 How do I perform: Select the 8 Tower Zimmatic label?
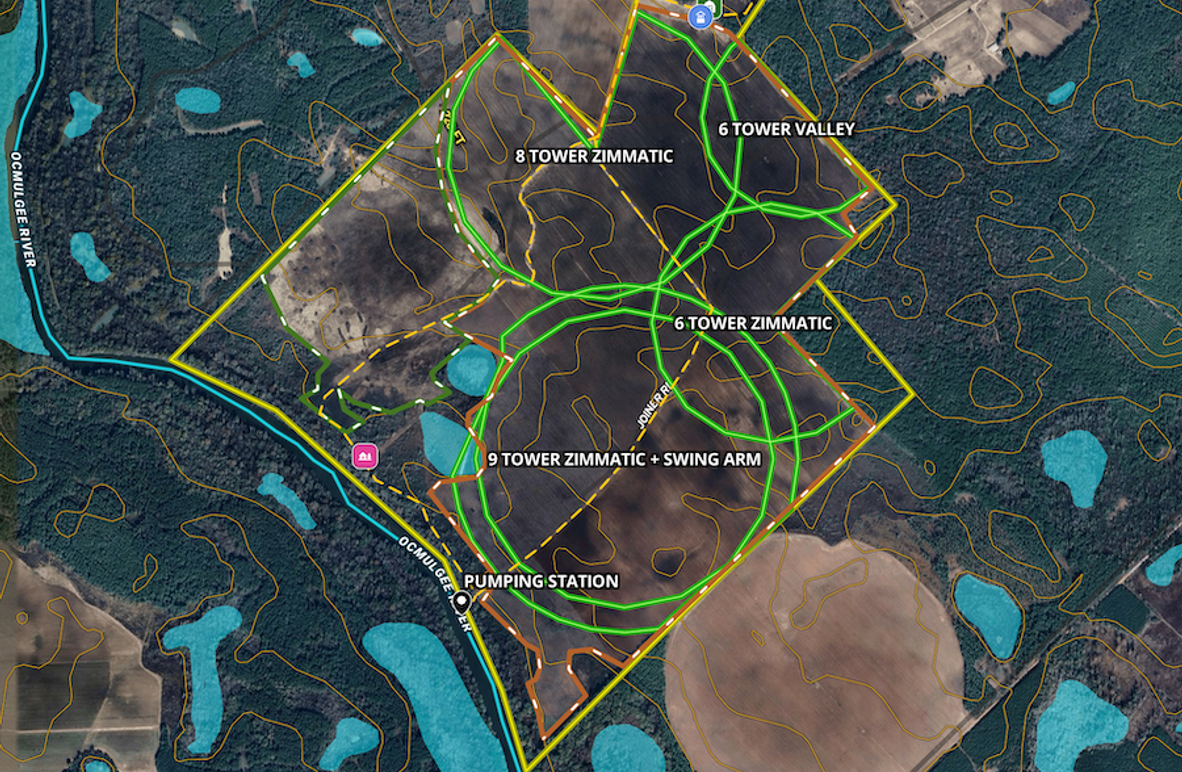point(594,156)
